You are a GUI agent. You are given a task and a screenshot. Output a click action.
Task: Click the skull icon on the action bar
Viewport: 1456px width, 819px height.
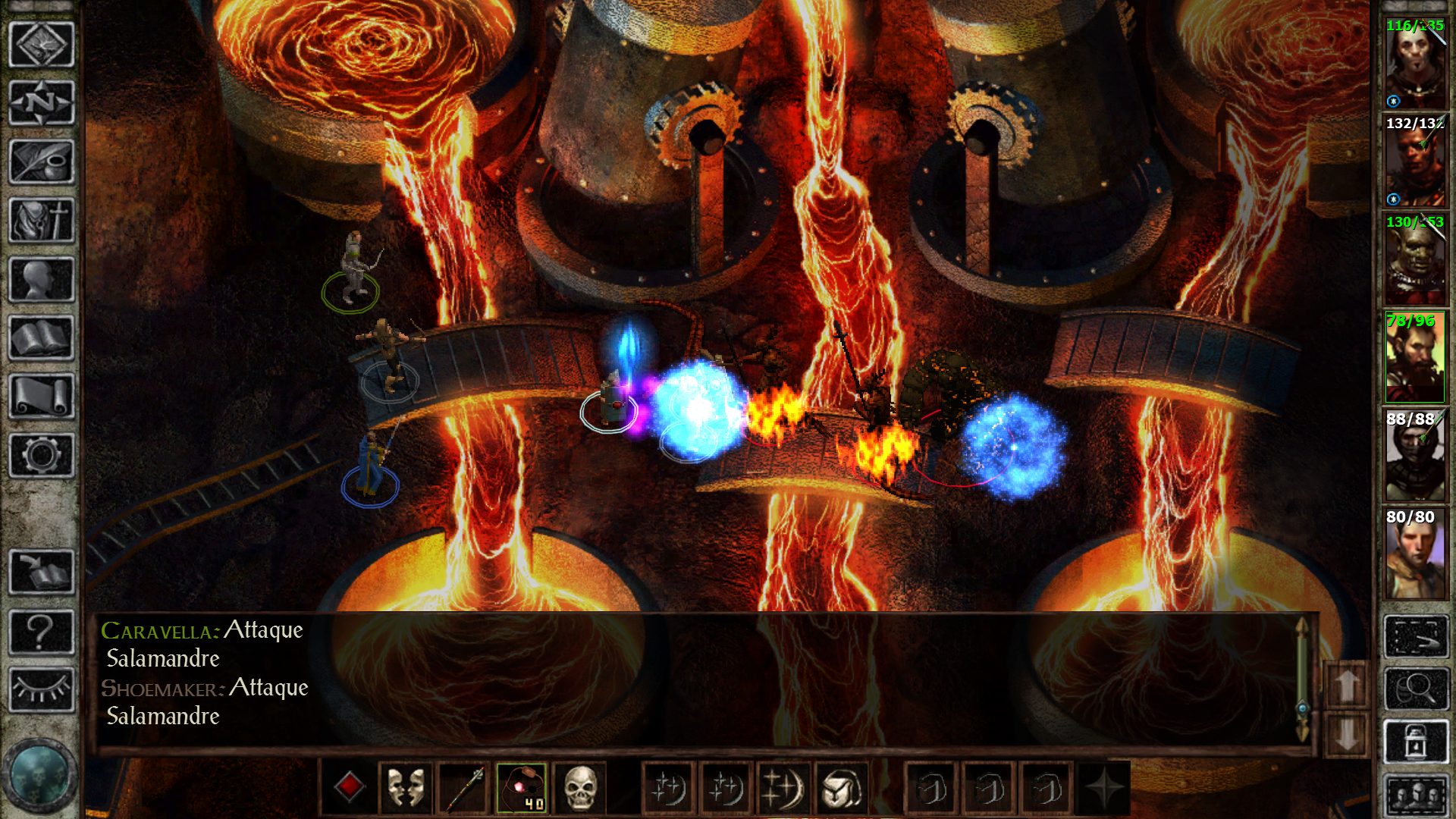579,788
